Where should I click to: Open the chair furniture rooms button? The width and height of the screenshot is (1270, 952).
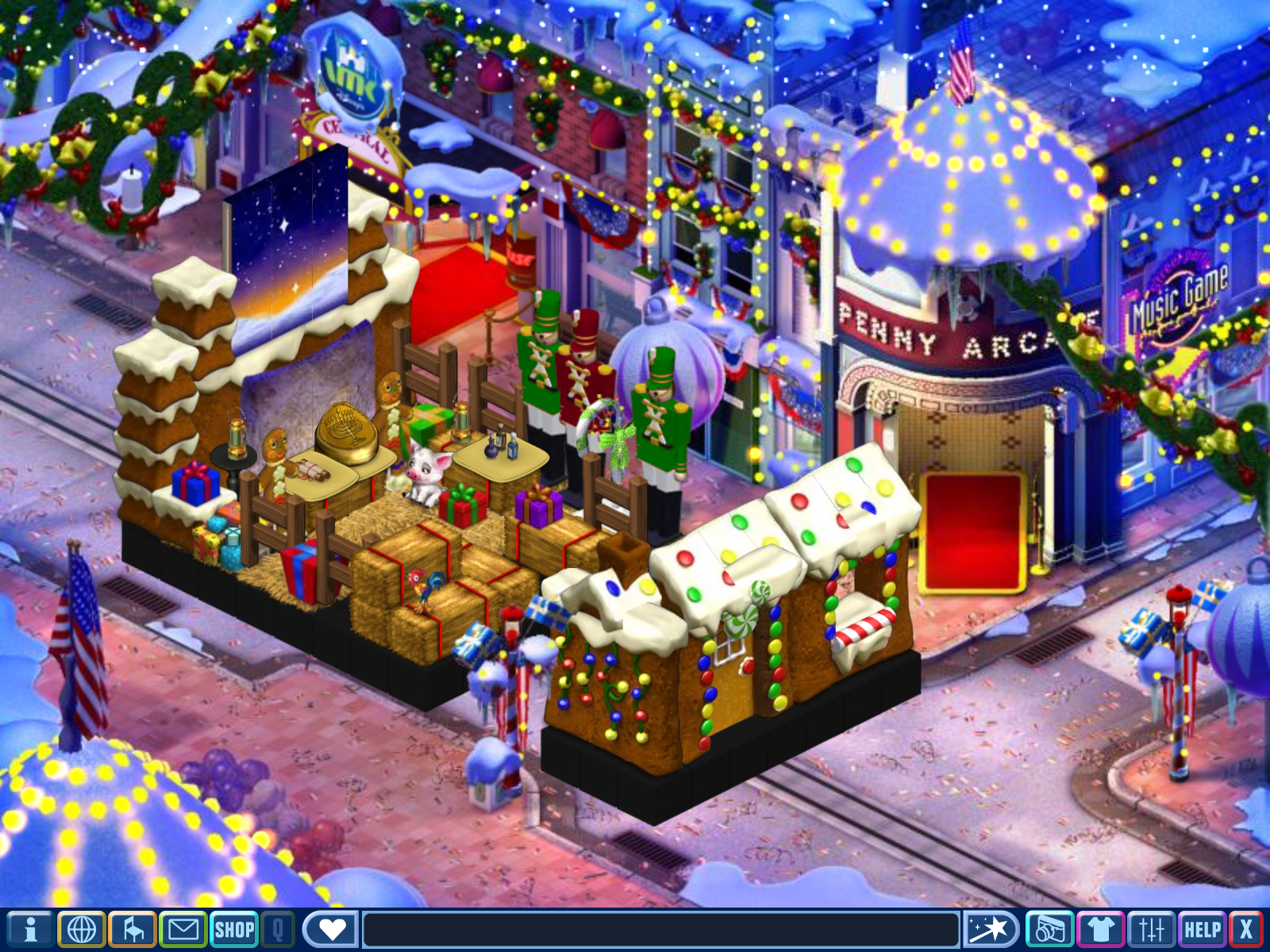coord(133,929)
